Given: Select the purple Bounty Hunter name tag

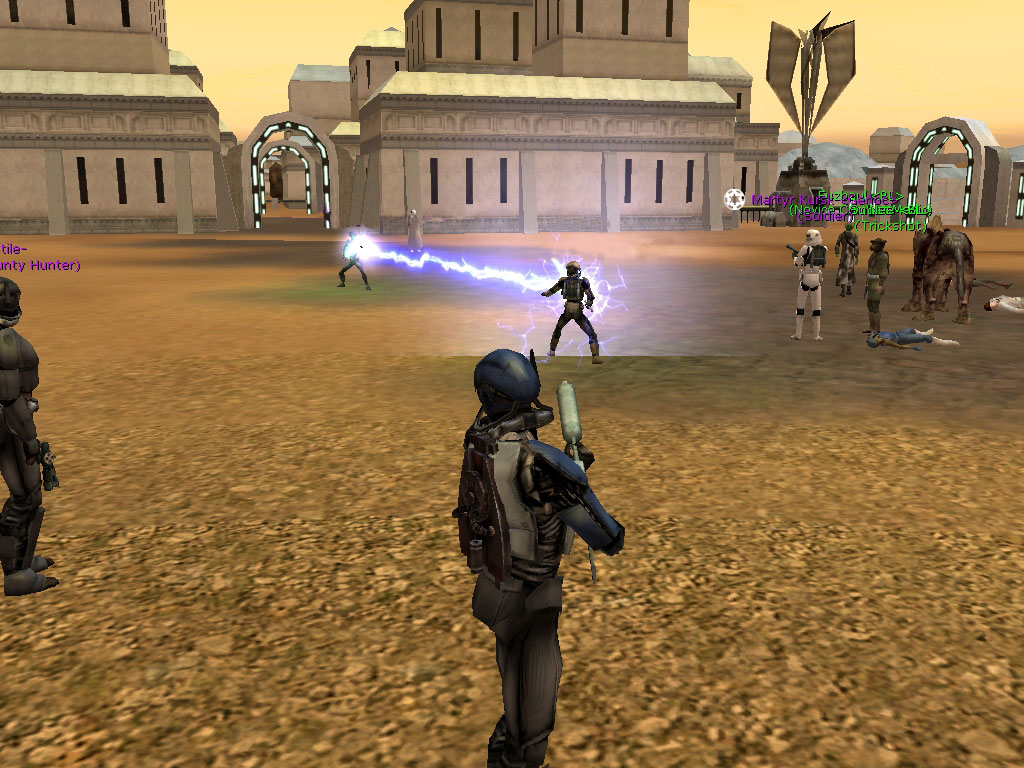Looking at the screenshot, I should pos(38,265).
